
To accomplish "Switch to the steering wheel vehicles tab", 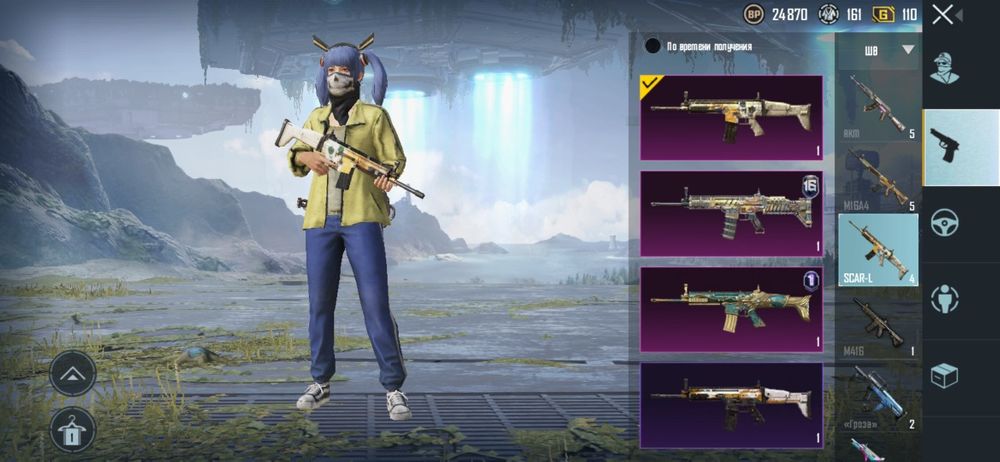I will [945, 223].
